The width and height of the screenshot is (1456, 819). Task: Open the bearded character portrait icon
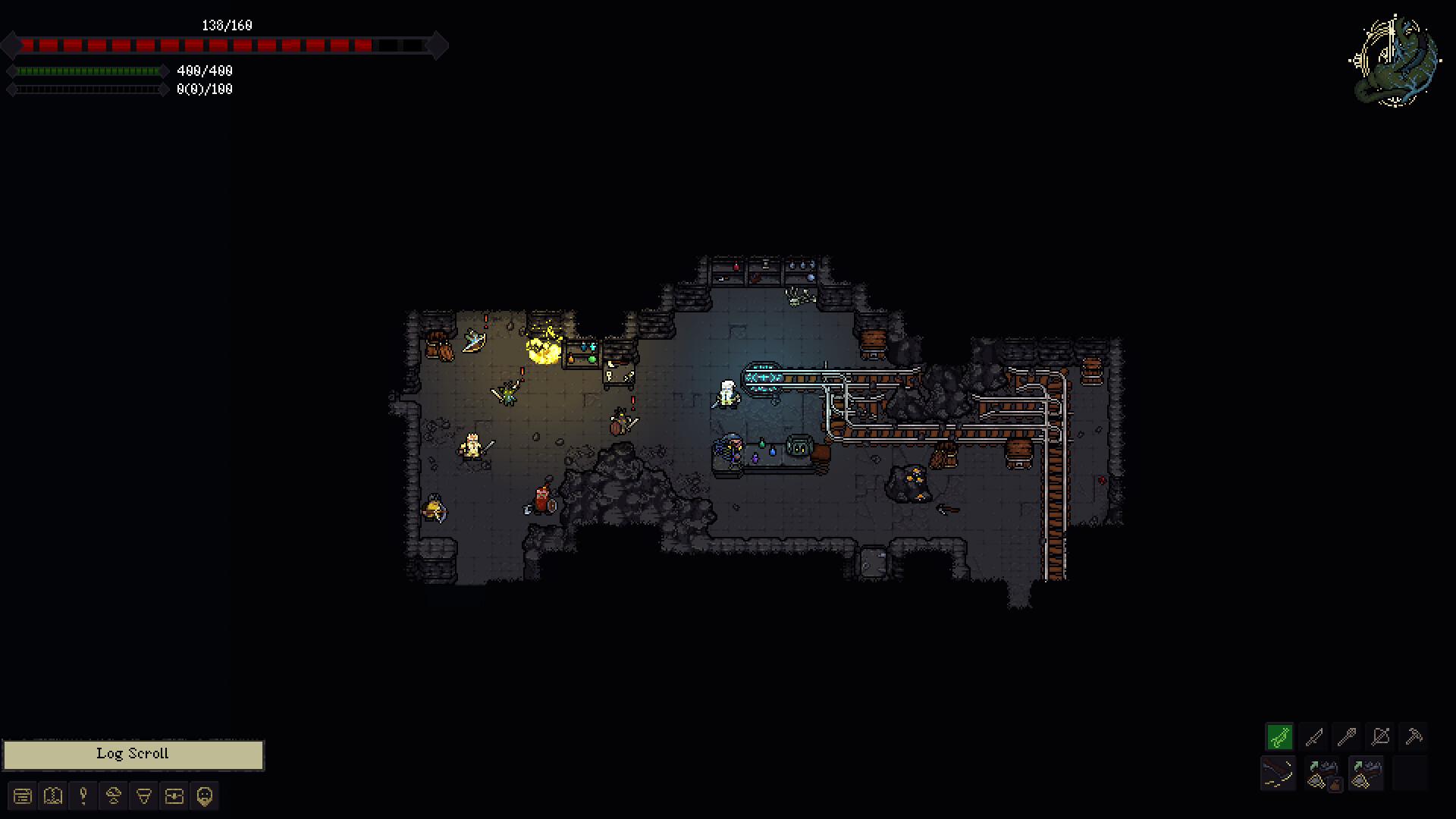click(203, 796)
